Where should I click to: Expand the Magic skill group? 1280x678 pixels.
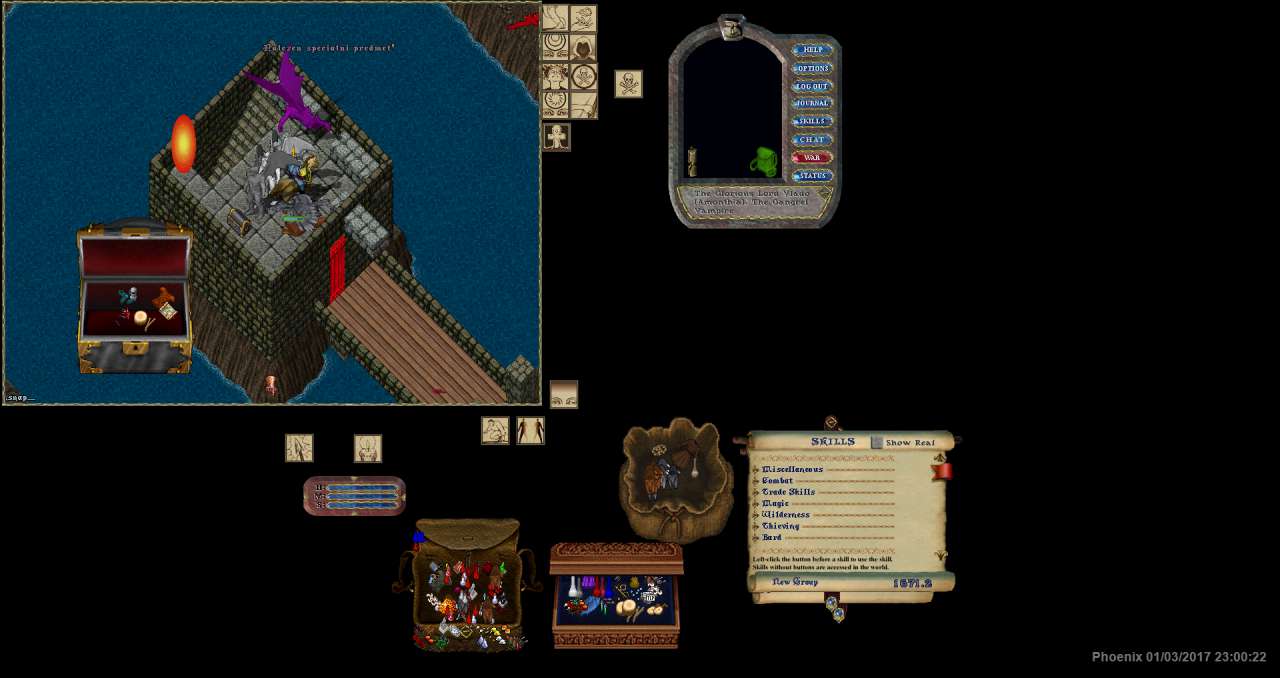[x=756, y=503]
